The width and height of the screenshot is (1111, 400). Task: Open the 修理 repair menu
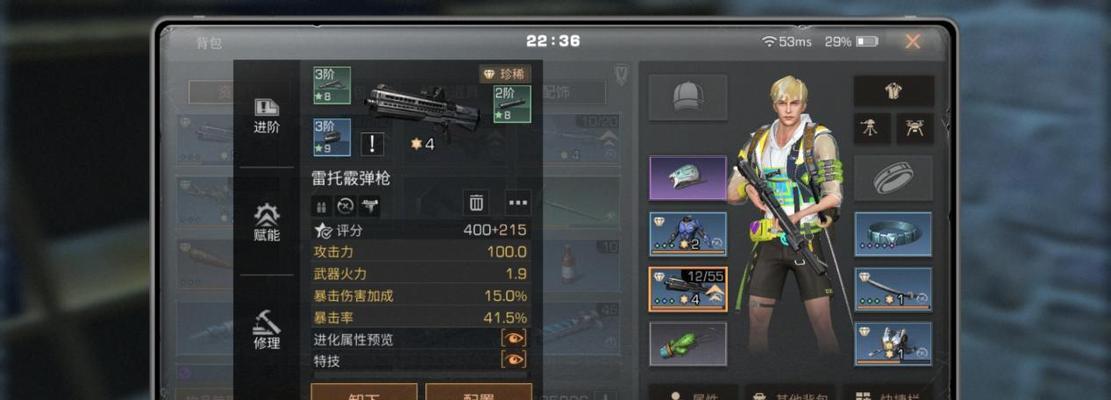pos(267,330)
